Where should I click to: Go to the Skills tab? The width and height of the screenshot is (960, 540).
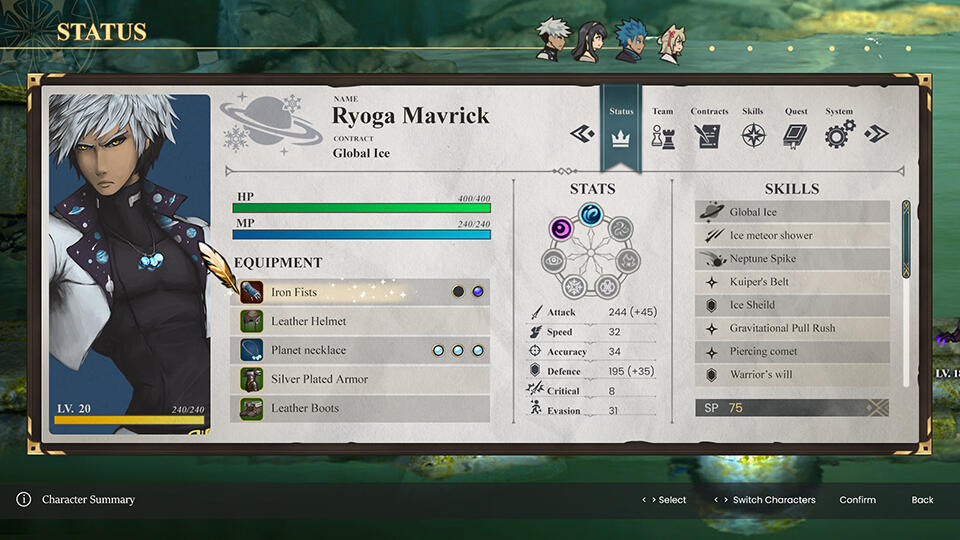752,129
